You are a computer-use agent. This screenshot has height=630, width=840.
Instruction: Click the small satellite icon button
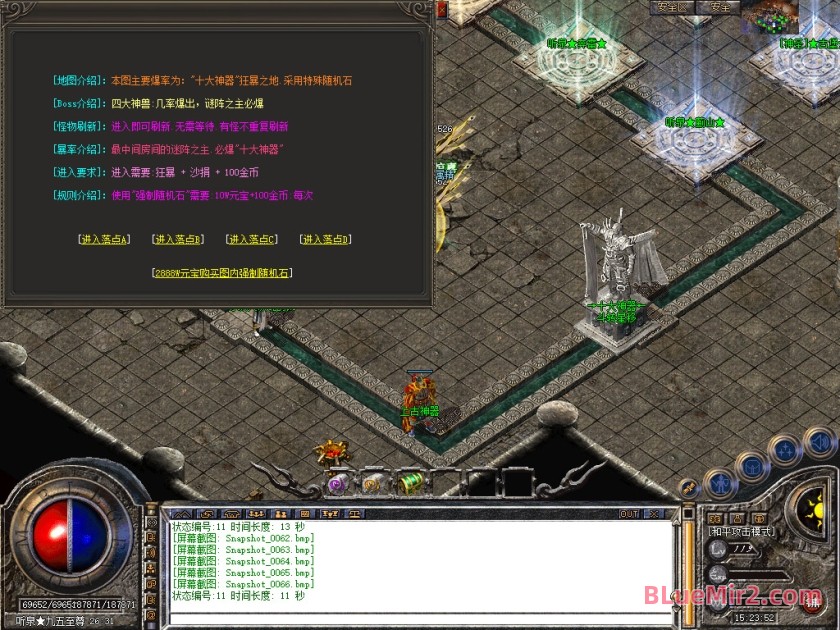tap(688, 487)
